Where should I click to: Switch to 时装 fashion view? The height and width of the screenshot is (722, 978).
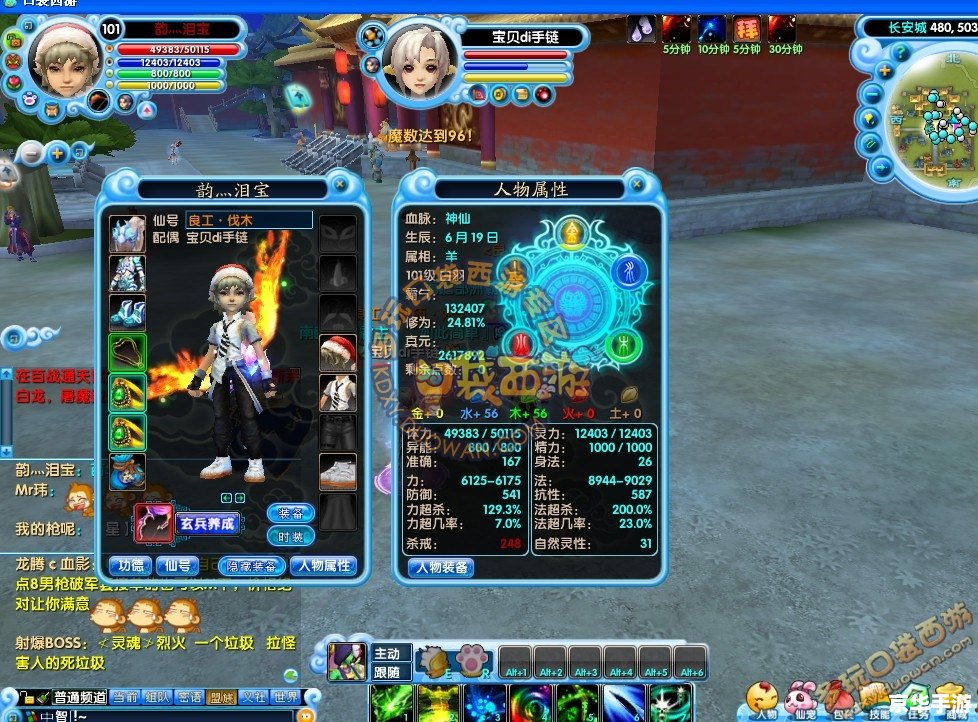pyautogui.click(x=291, y=536)
